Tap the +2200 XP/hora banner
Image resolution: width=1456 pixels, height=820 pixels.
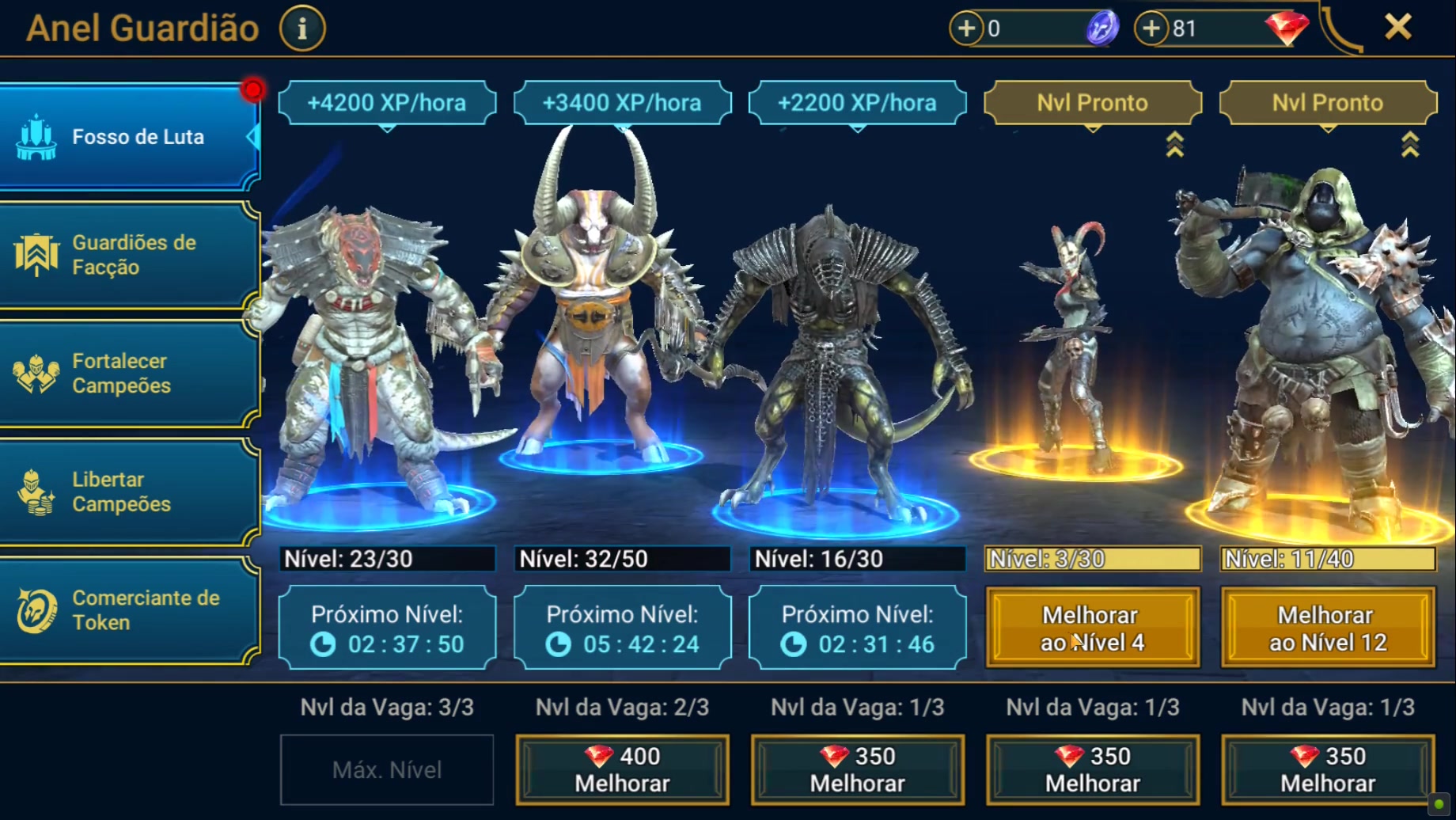tap(857, 103)
